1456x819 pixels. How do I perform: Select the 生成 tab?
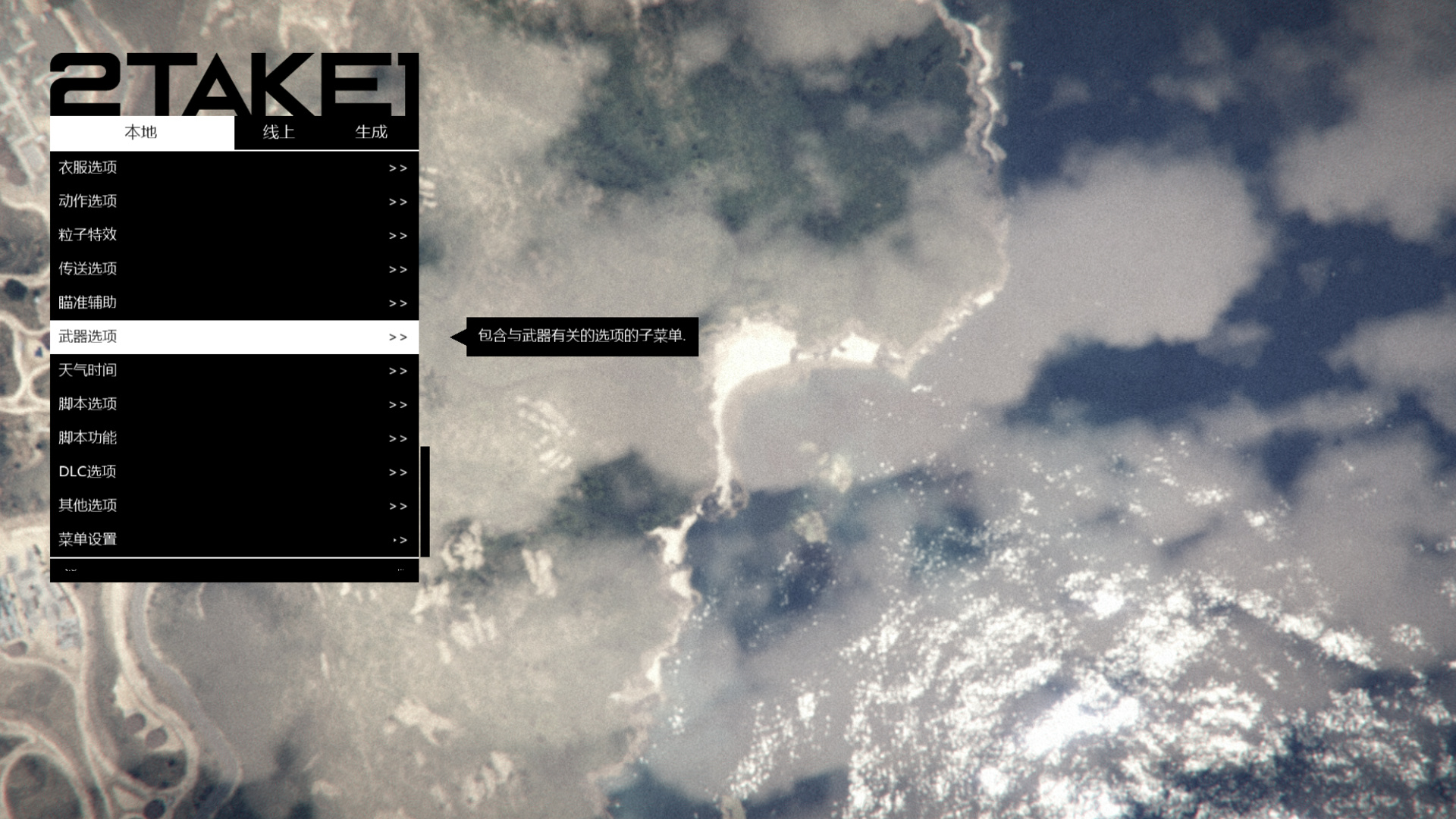point(371,133)
